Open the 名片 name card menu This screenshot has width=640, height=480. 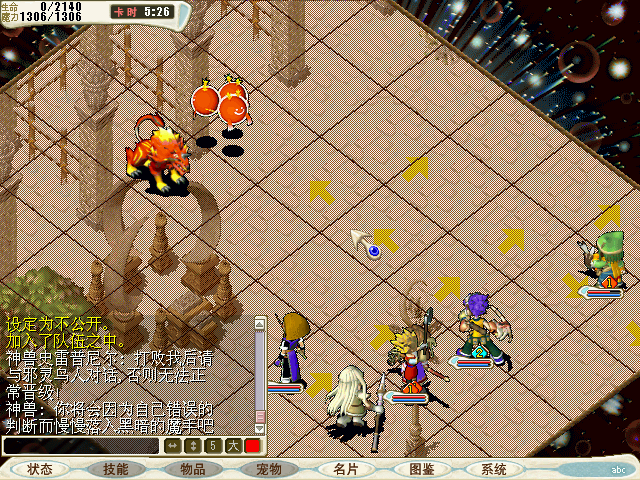[x=345, y=469]
